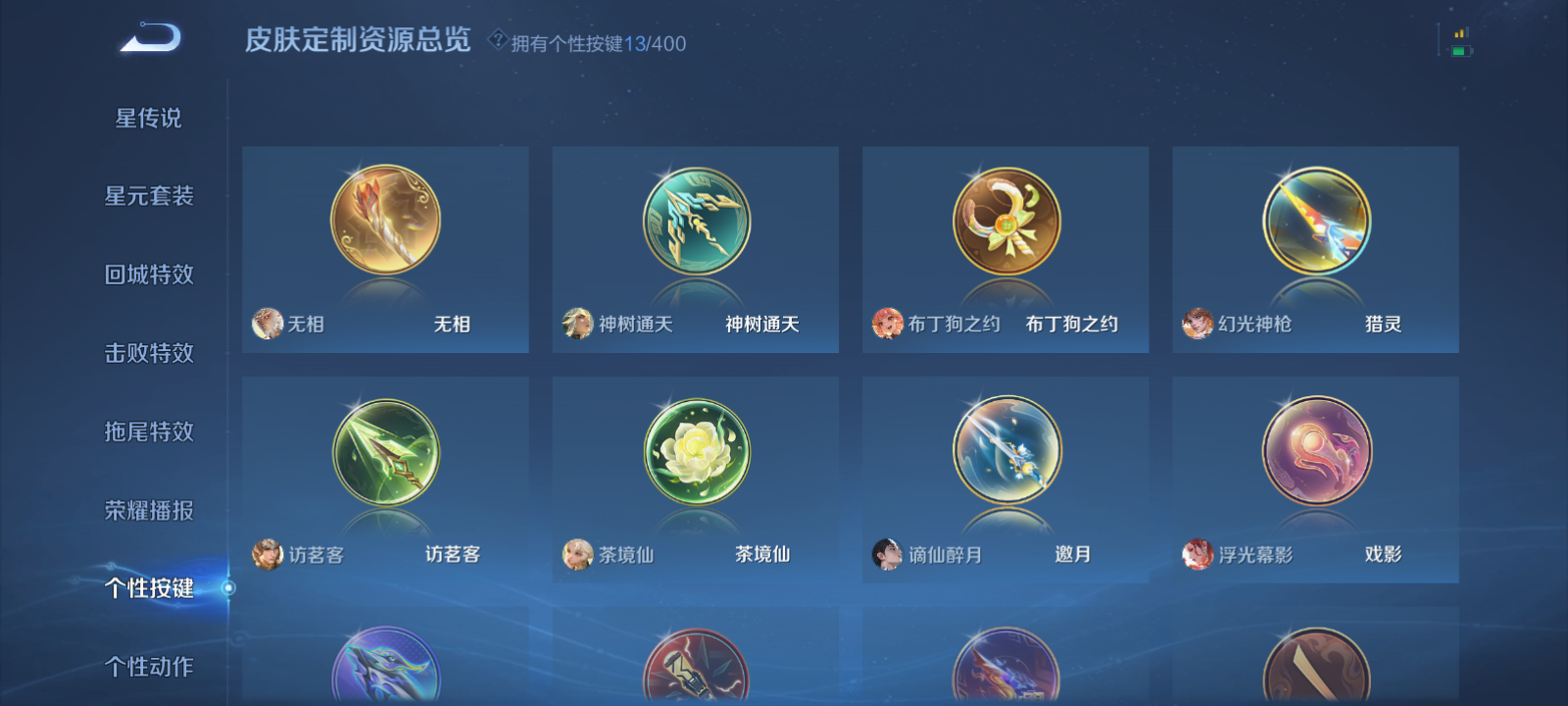The height and width of the screenshot is (706, 1568).
Task: Open the help question mark icon
Action: (498, 41)
